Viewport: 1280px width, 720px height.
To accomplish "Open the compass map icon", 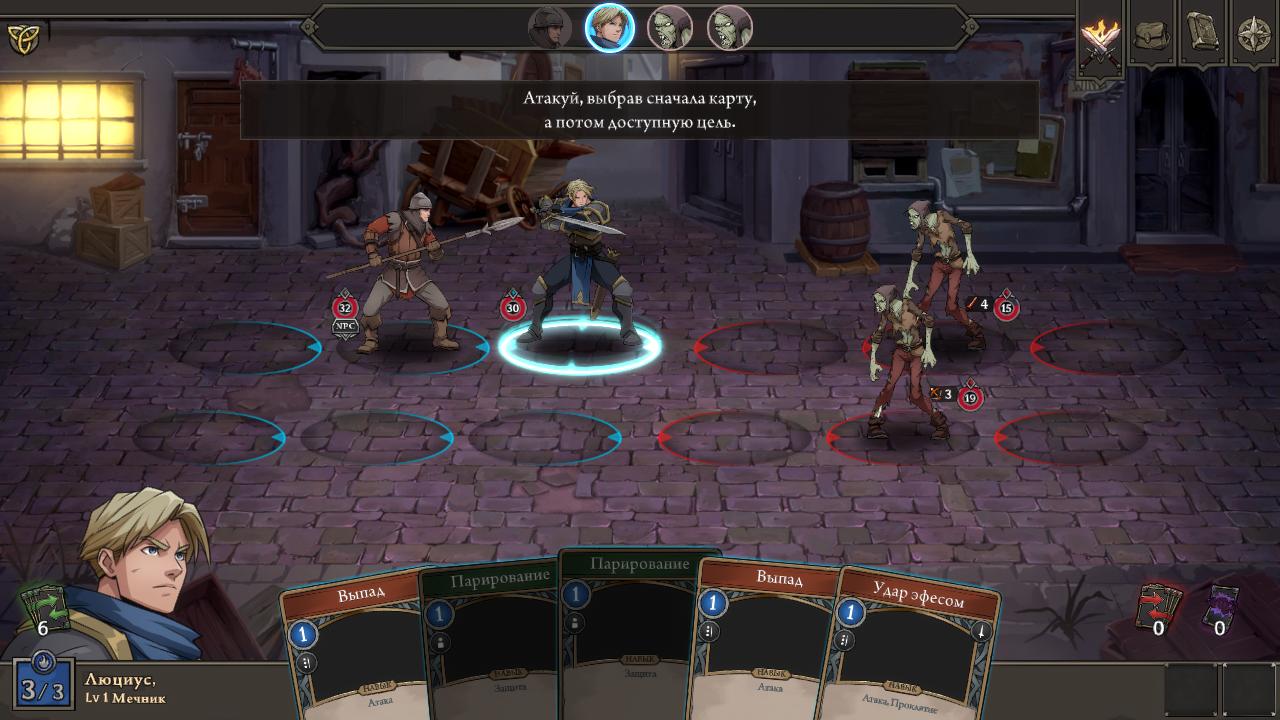I will pyautogui.click(x=1254, y=35).
